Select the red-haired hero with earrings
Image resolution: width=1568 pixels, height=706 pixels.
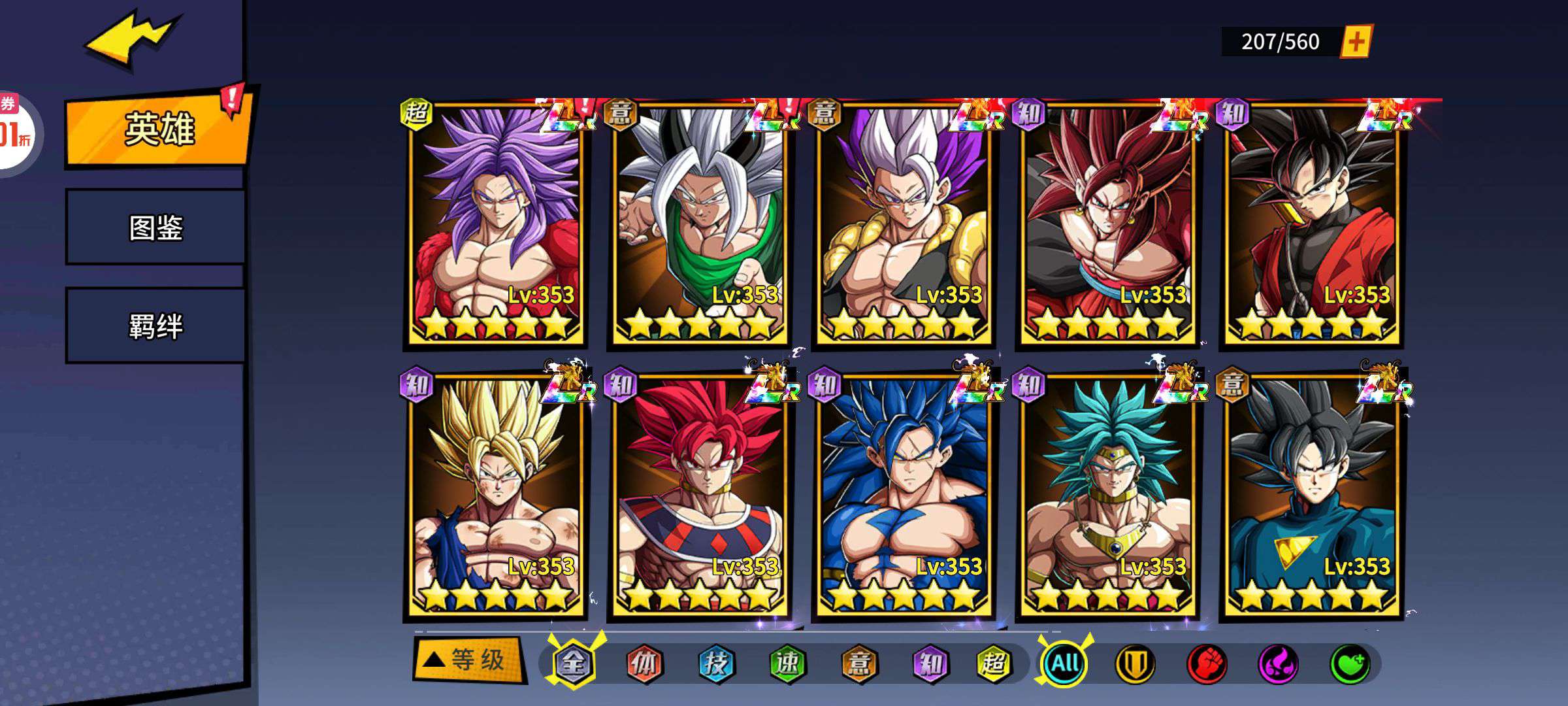tap(1107, 222)
